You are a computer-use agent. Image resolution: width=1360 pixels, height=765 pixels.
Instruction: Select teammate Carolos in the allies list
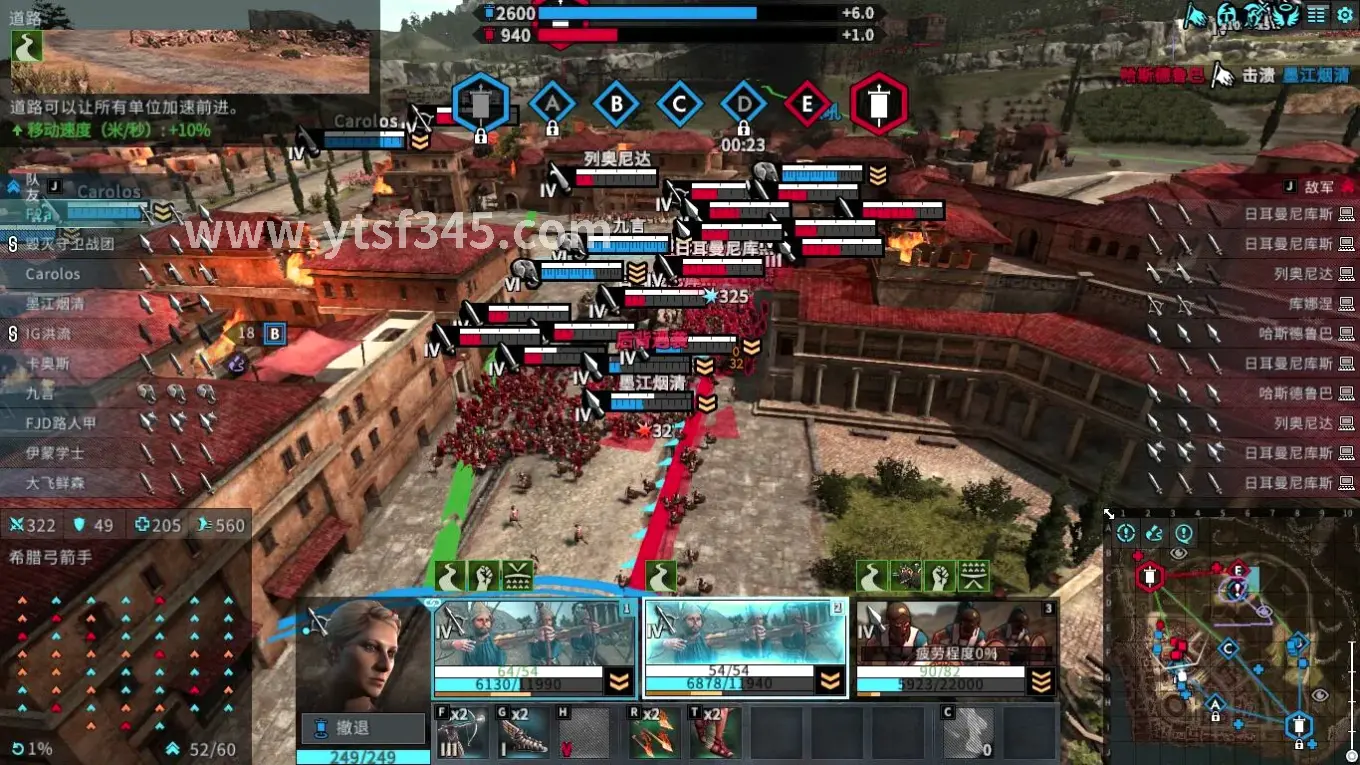point(53,273)
